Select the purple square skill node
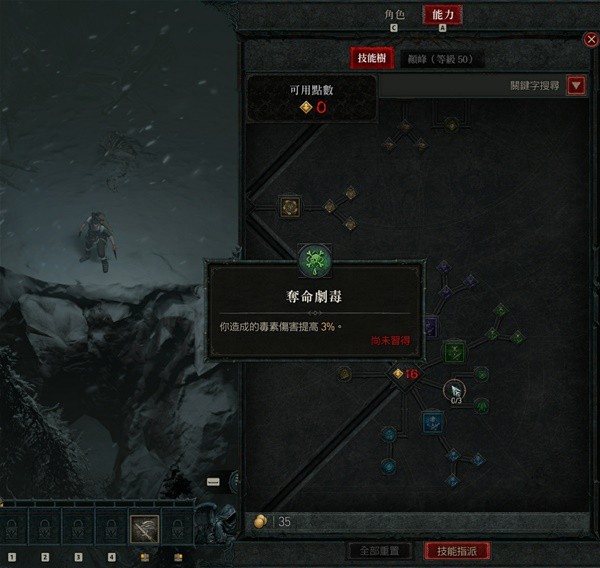This screenshot has height=568, width=600. (430, 326)
